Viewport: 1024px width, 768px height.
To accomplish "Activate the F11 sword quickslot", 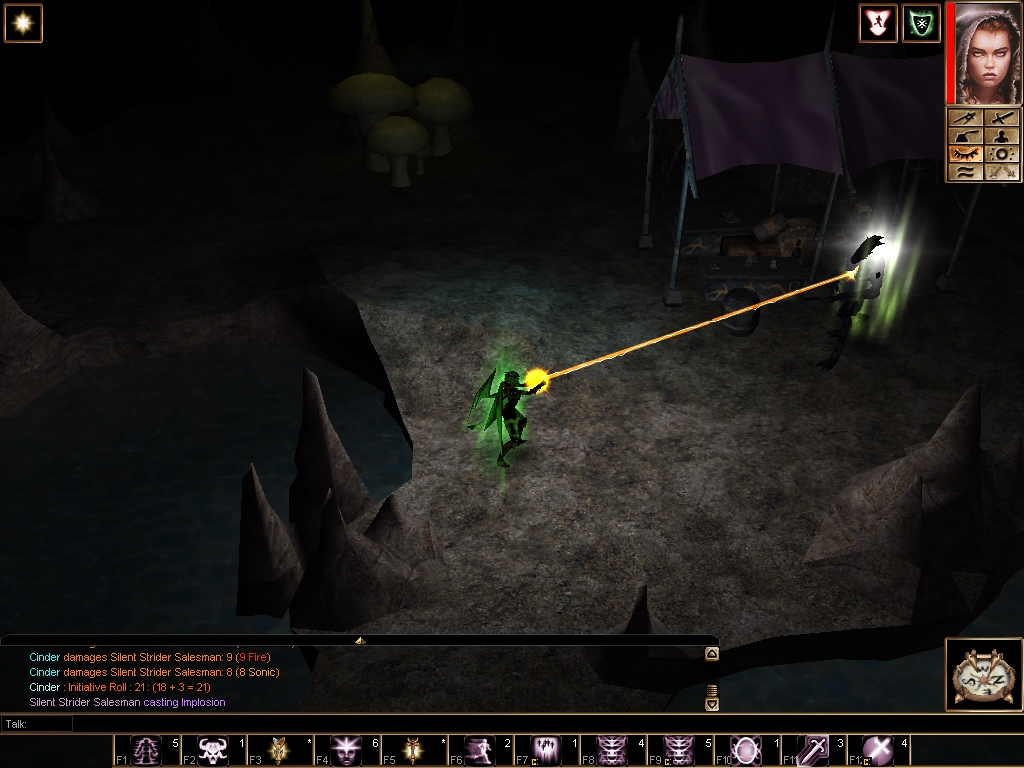I will pos(813,750).
